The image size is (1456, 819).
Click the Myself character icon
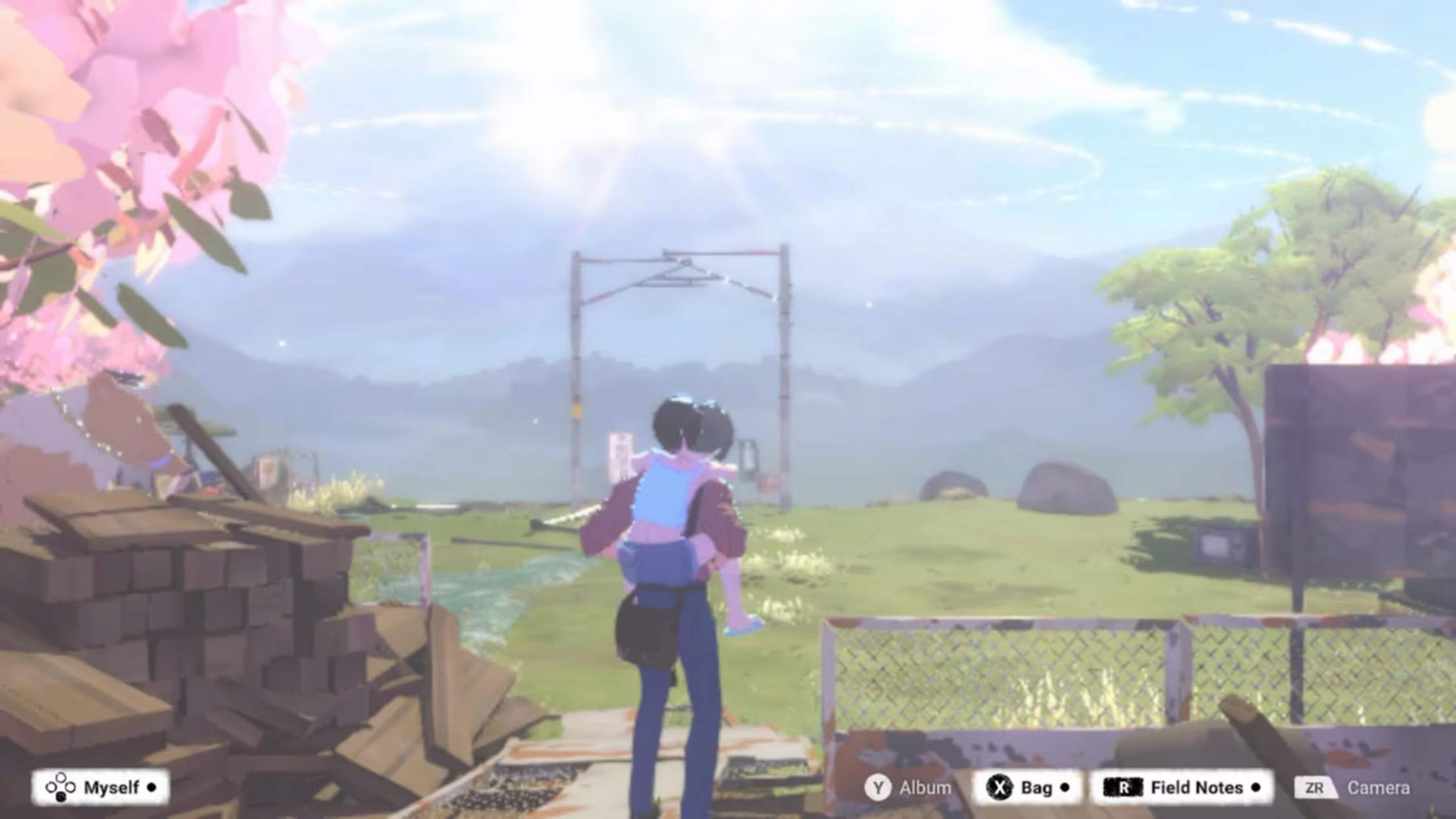61,788
